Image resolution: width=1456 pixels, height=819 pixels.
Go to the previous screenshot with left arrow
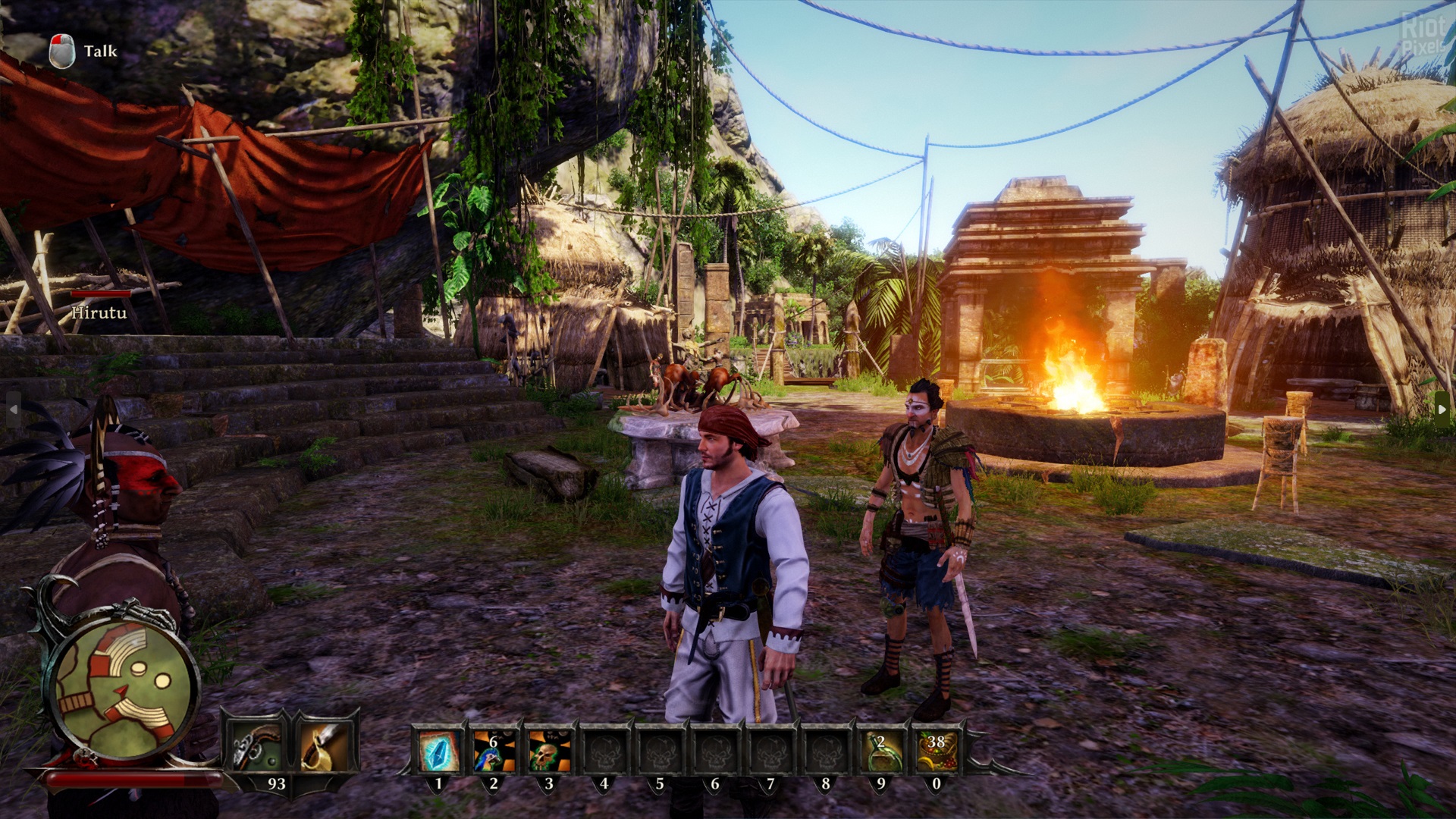coord(13,409)
